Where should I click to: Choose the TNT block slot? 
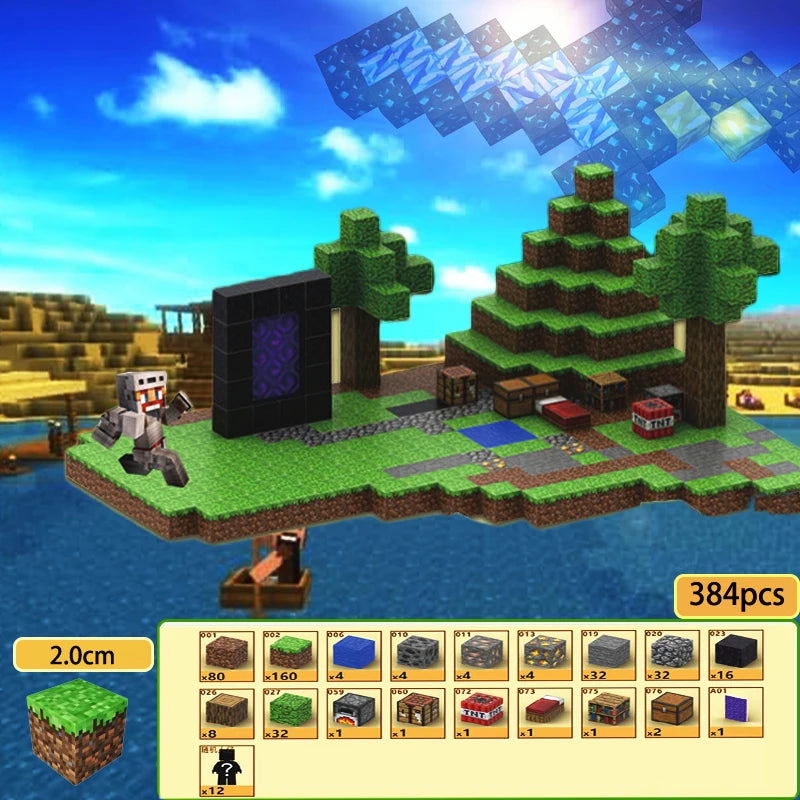pos(482,711)
